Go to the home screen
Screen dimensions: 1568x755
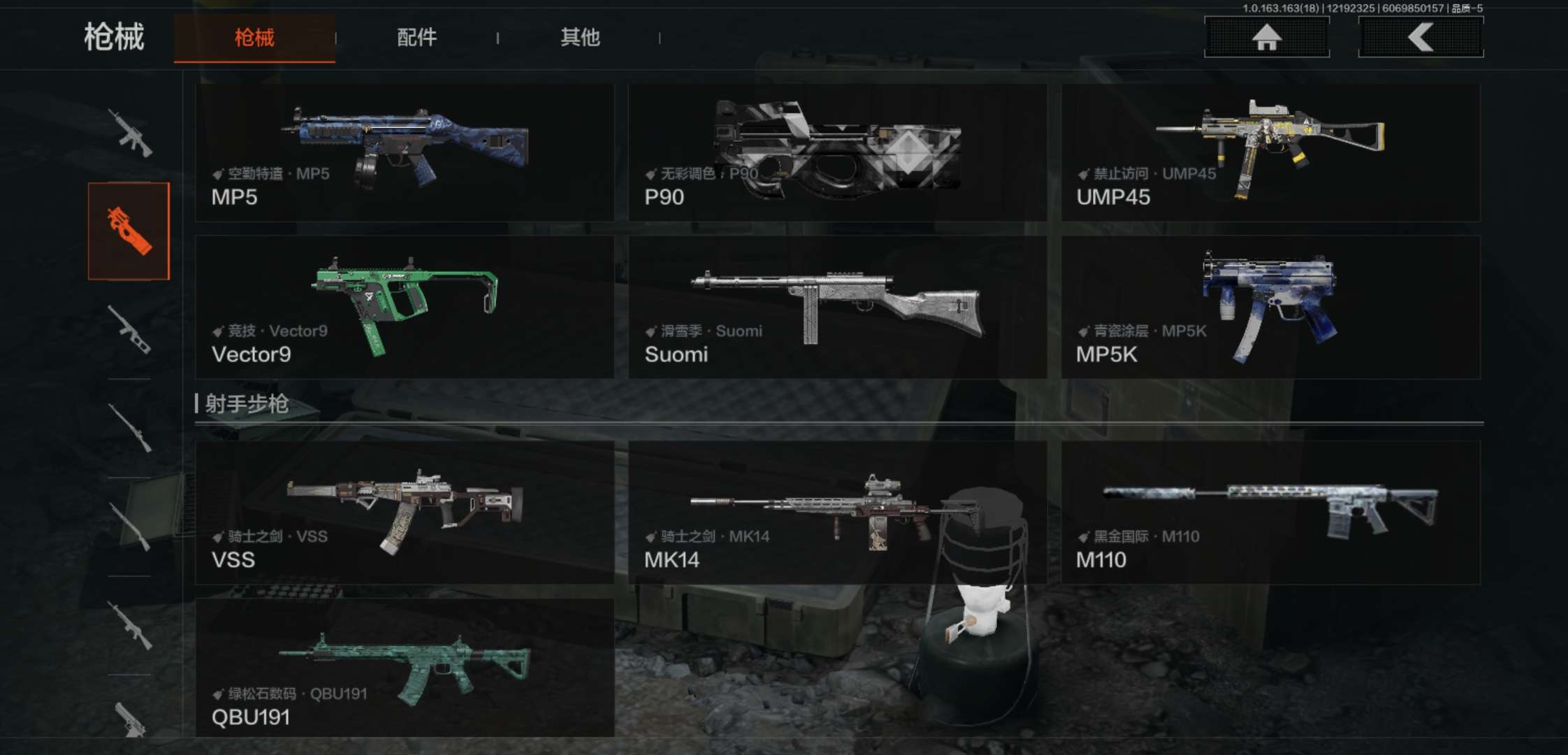tap(1266, 36)
